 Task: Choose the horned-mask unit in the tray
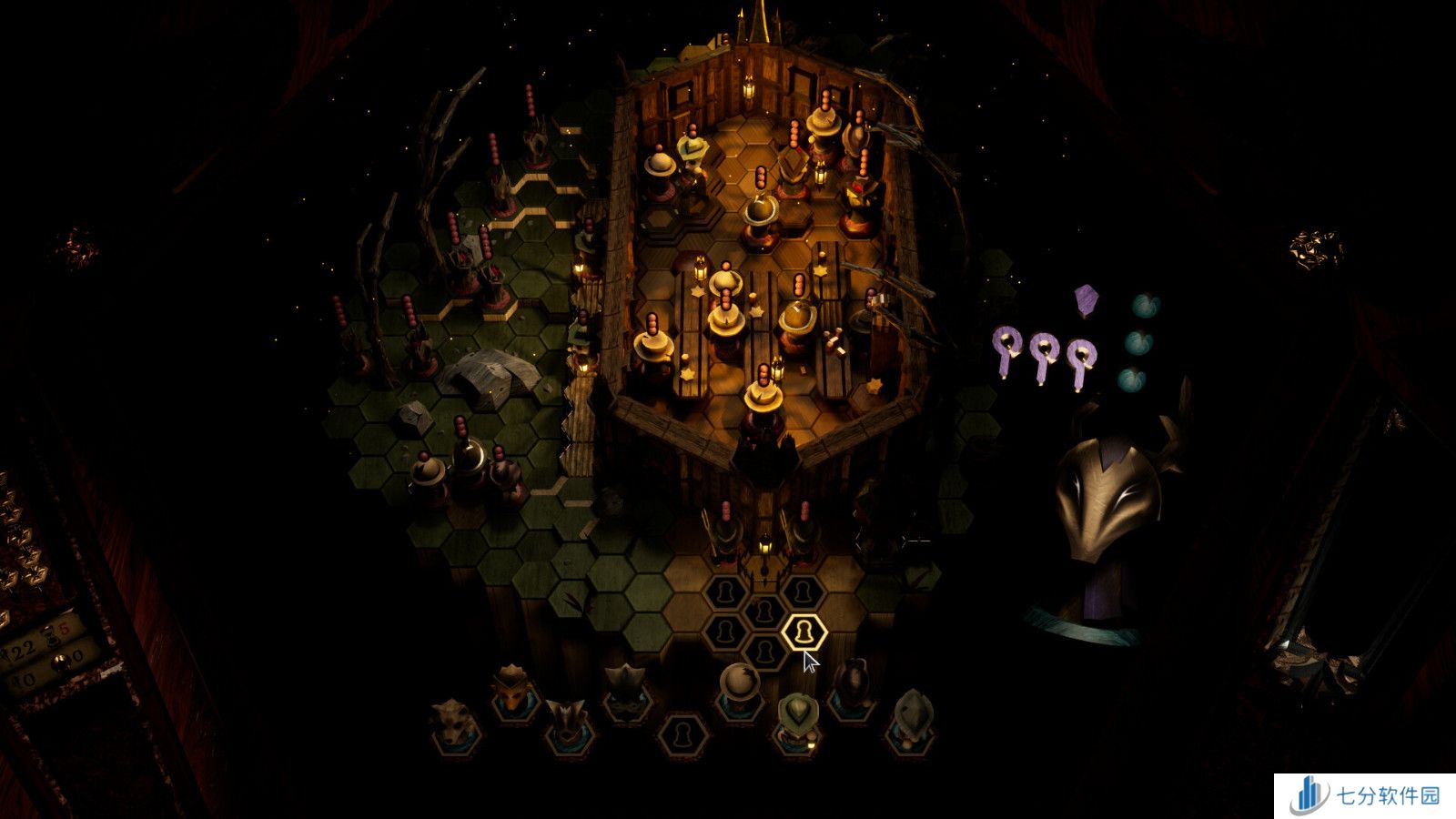(567, 722)
